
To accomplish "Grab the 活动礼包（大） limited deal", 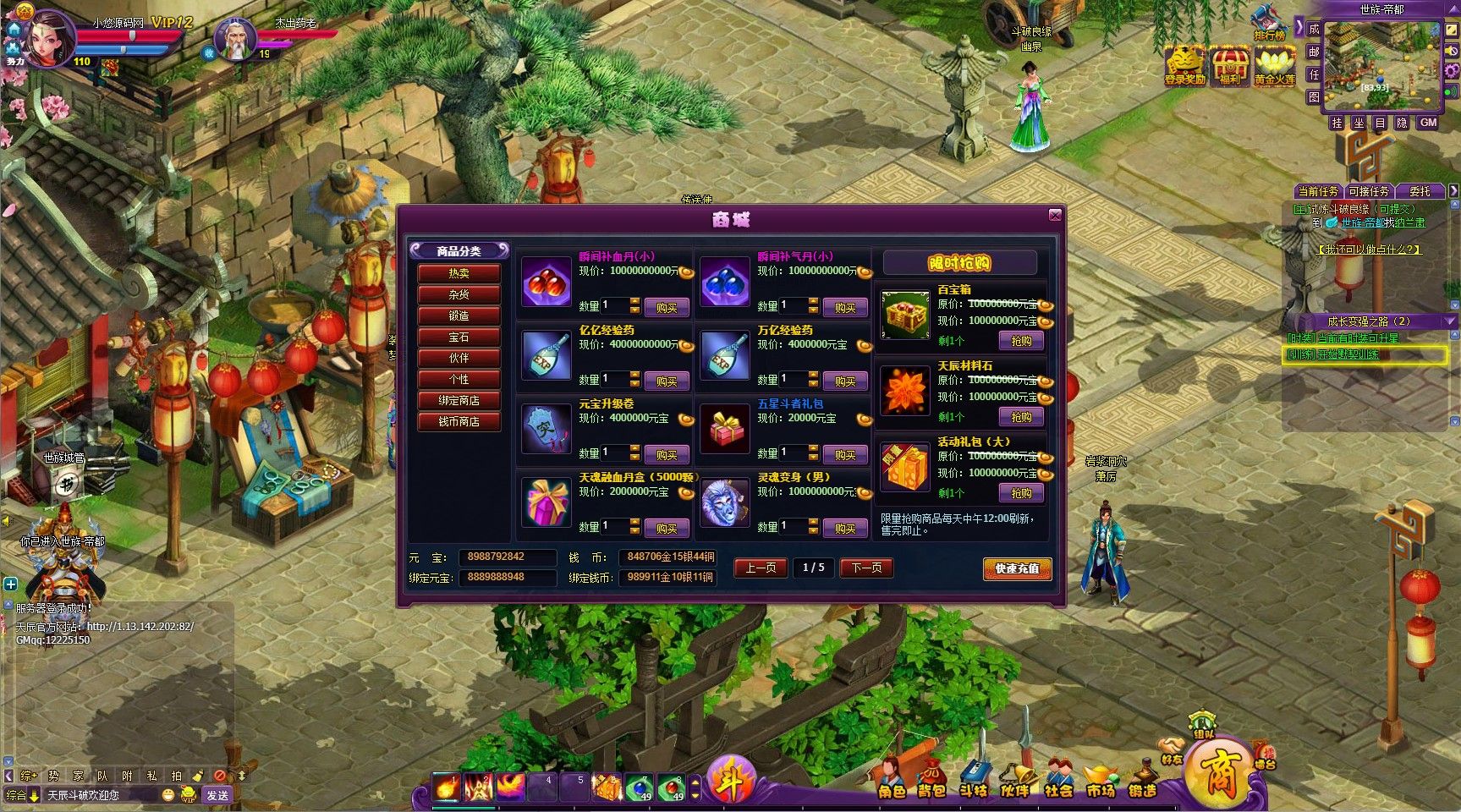I will tap(1021, 493).
